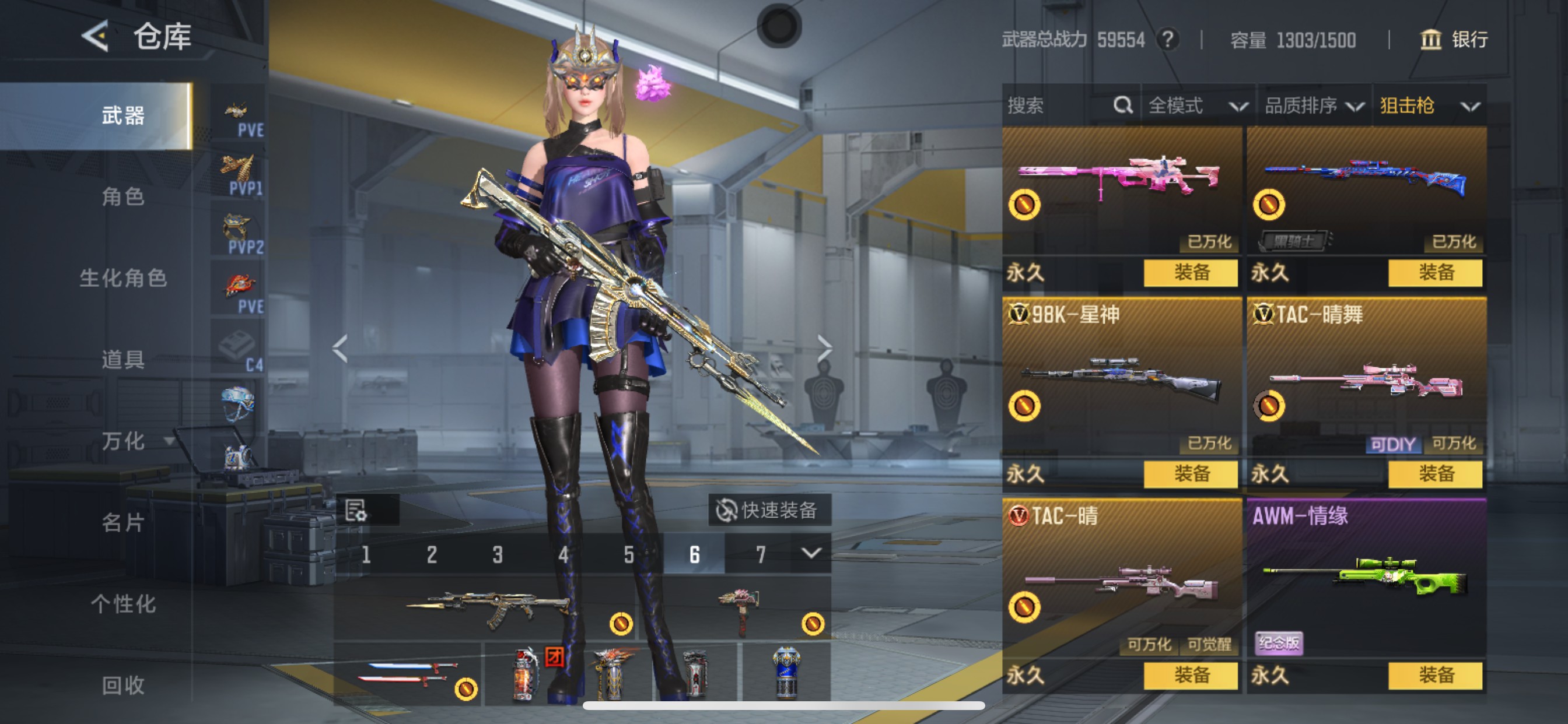Choose the 个性化 personalization tab

(x=123, y=604)
